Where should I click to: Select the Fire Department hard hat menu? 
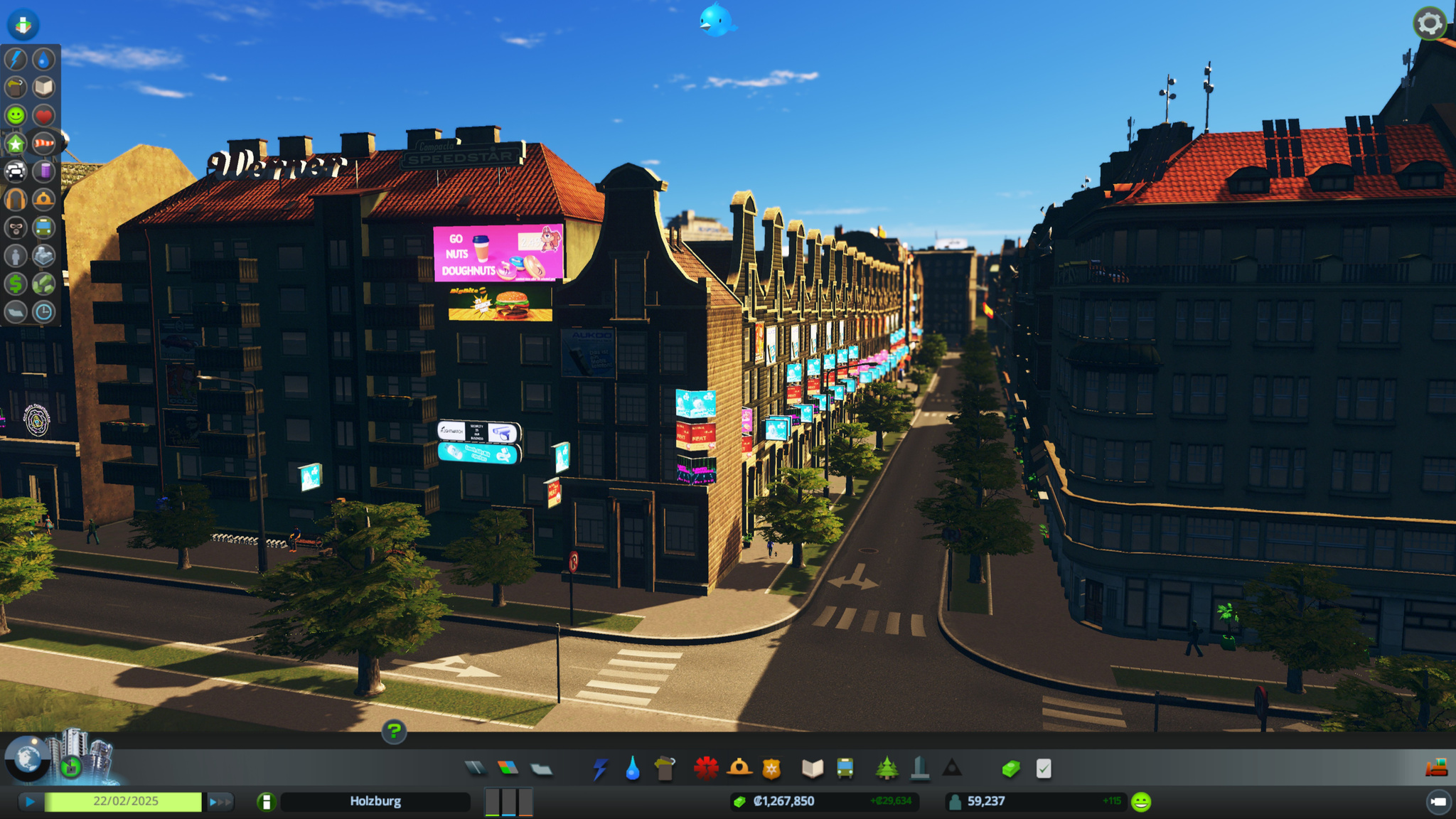(739, 768)
